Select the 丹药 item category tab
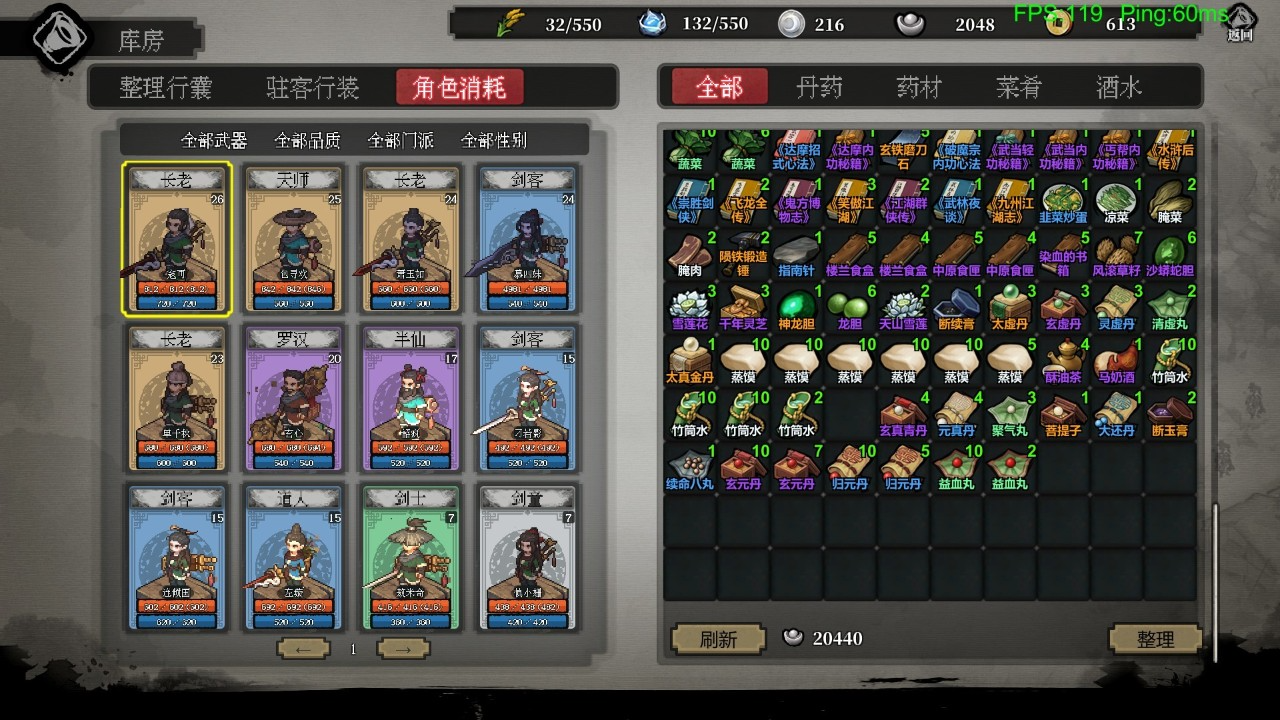This screenshot has width=1280, height=720. (x=819, y=88)
